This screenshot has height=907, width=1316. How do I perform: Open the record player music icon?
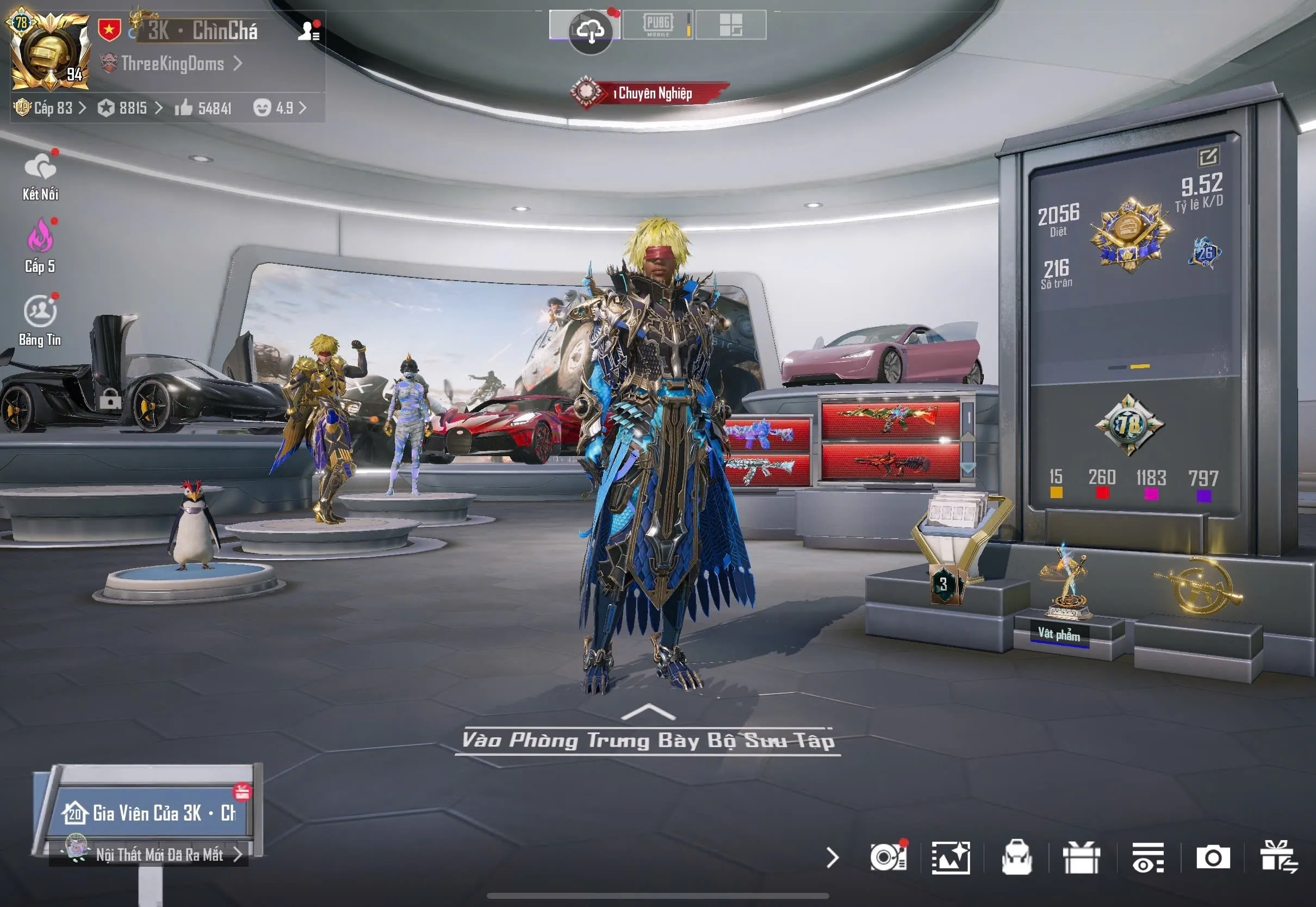coord(889,858)
